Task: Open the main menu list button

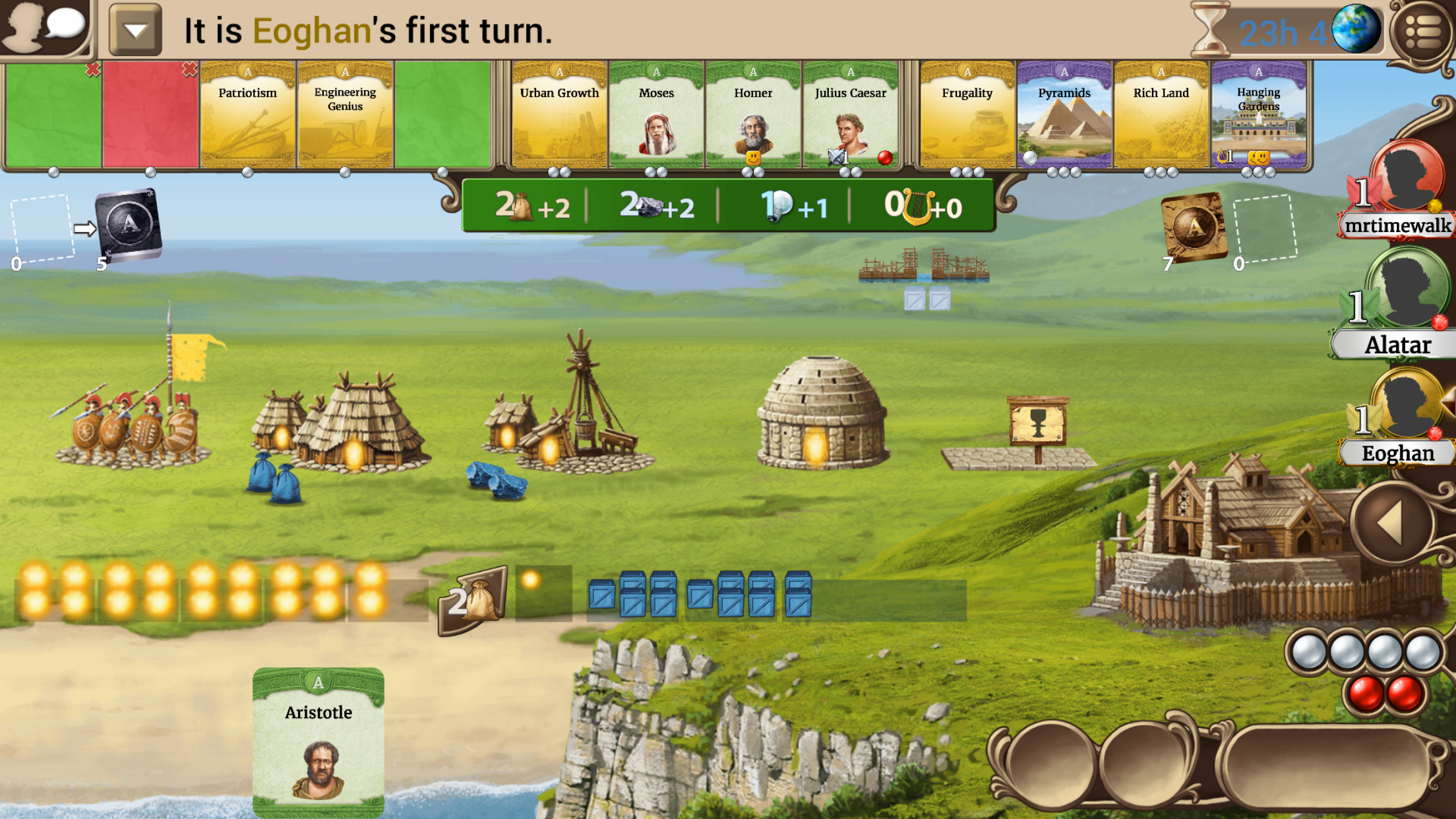Action: point(1422,31)
